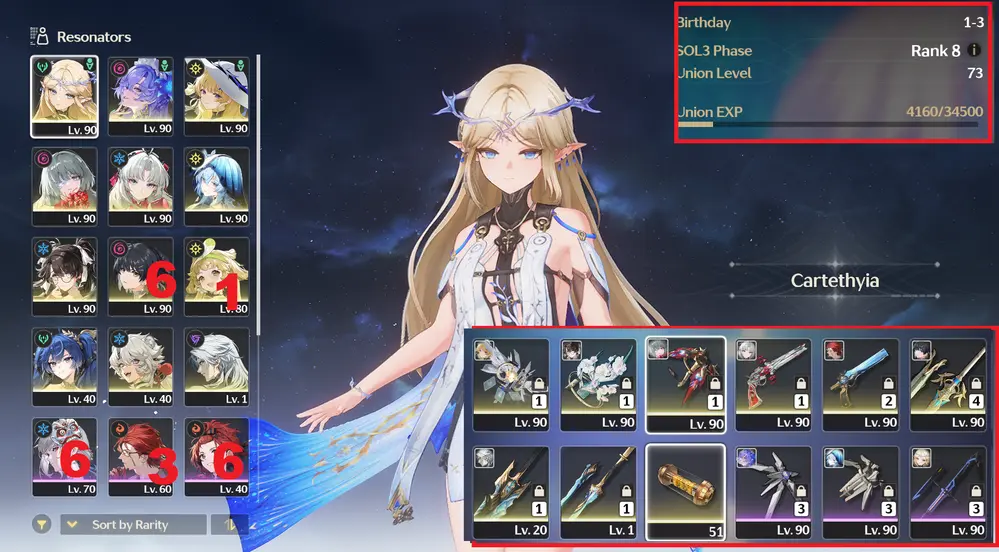Pick the blue pistol weapon with rank 2
The width and height of the screenshot is (999, 552).
coord(858,383)
